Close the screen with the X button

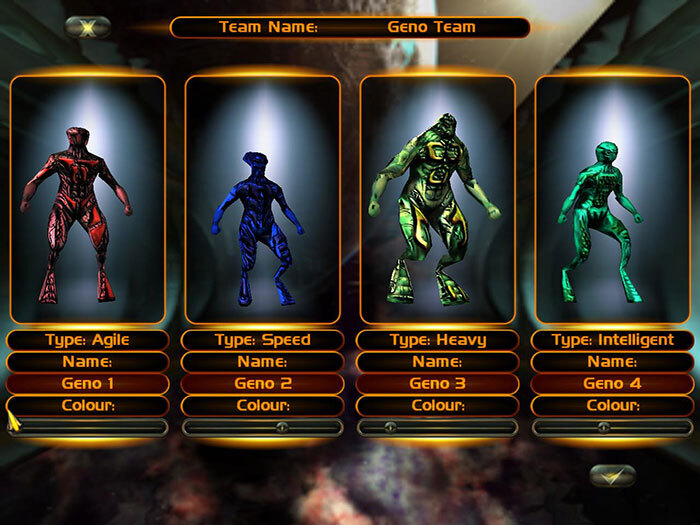click(87, 27)
